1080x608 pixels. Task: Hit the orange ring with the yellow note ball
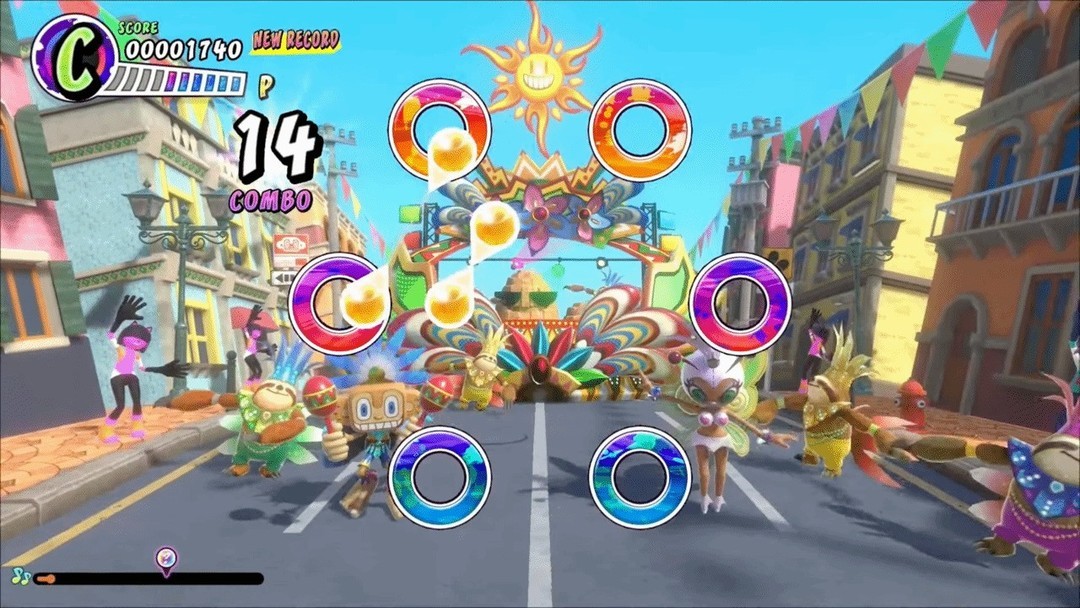coord(439,130)
